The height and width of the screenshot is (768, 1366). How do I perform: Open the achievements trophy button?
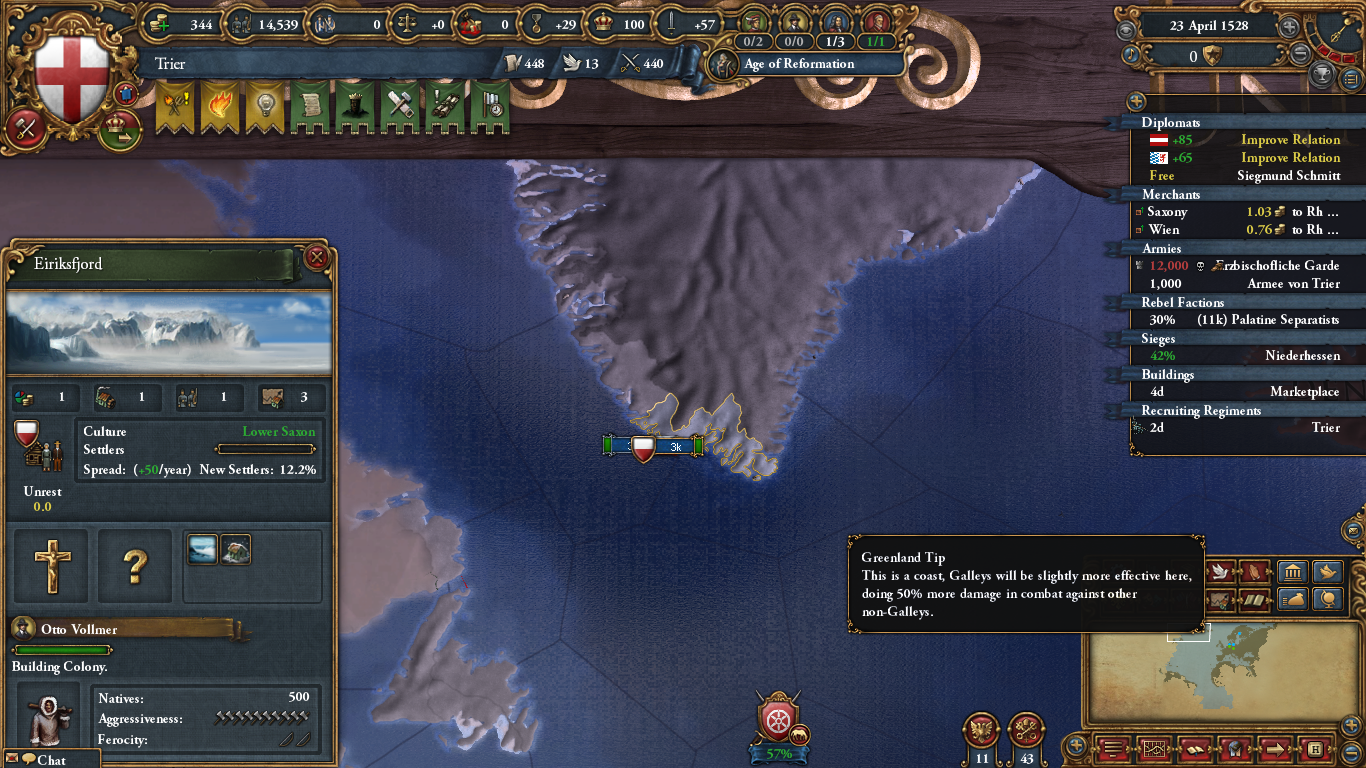coord(1323,74)
